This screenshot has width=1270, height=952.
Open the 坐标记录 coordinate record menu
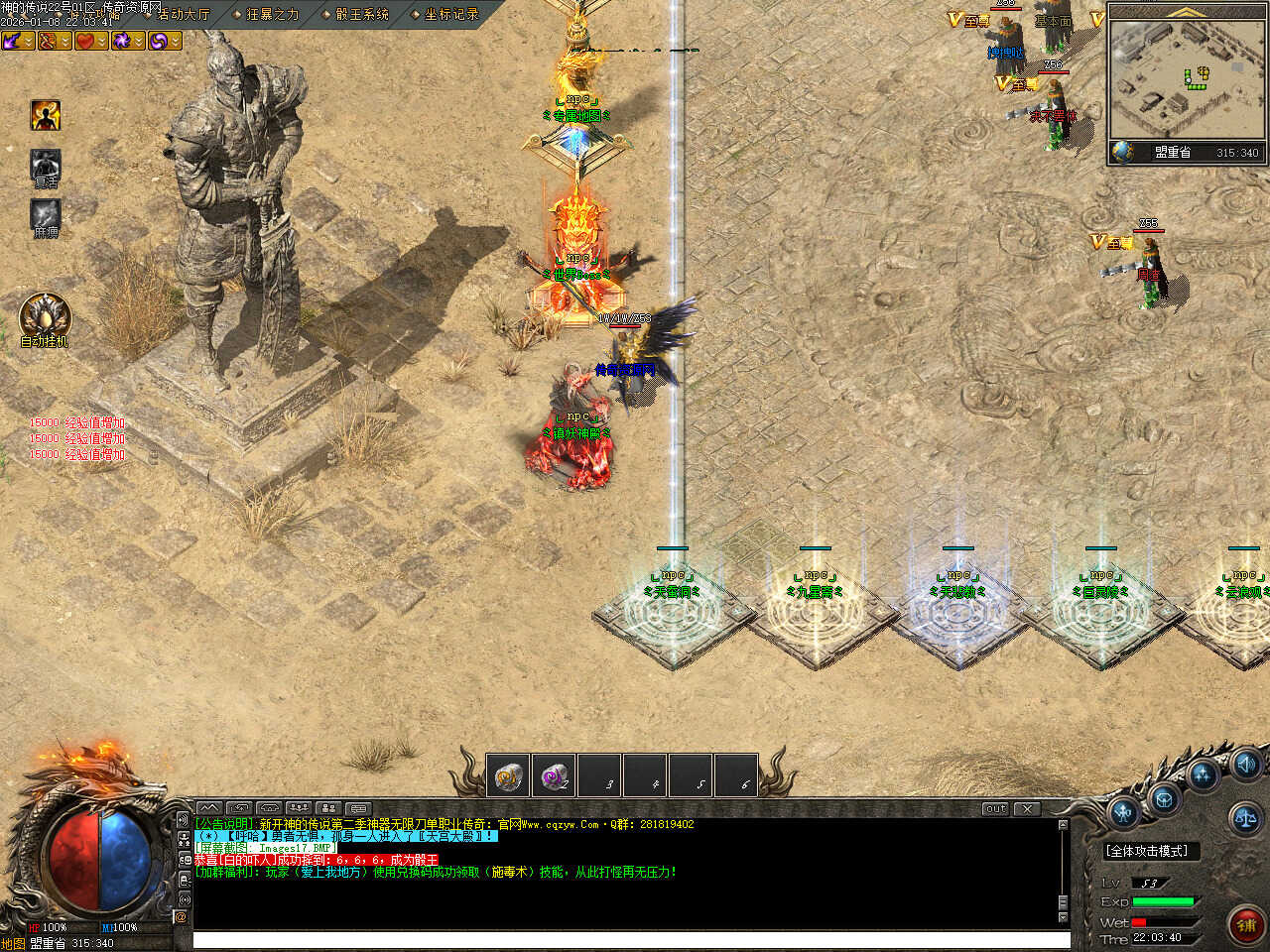pos(450,14)
